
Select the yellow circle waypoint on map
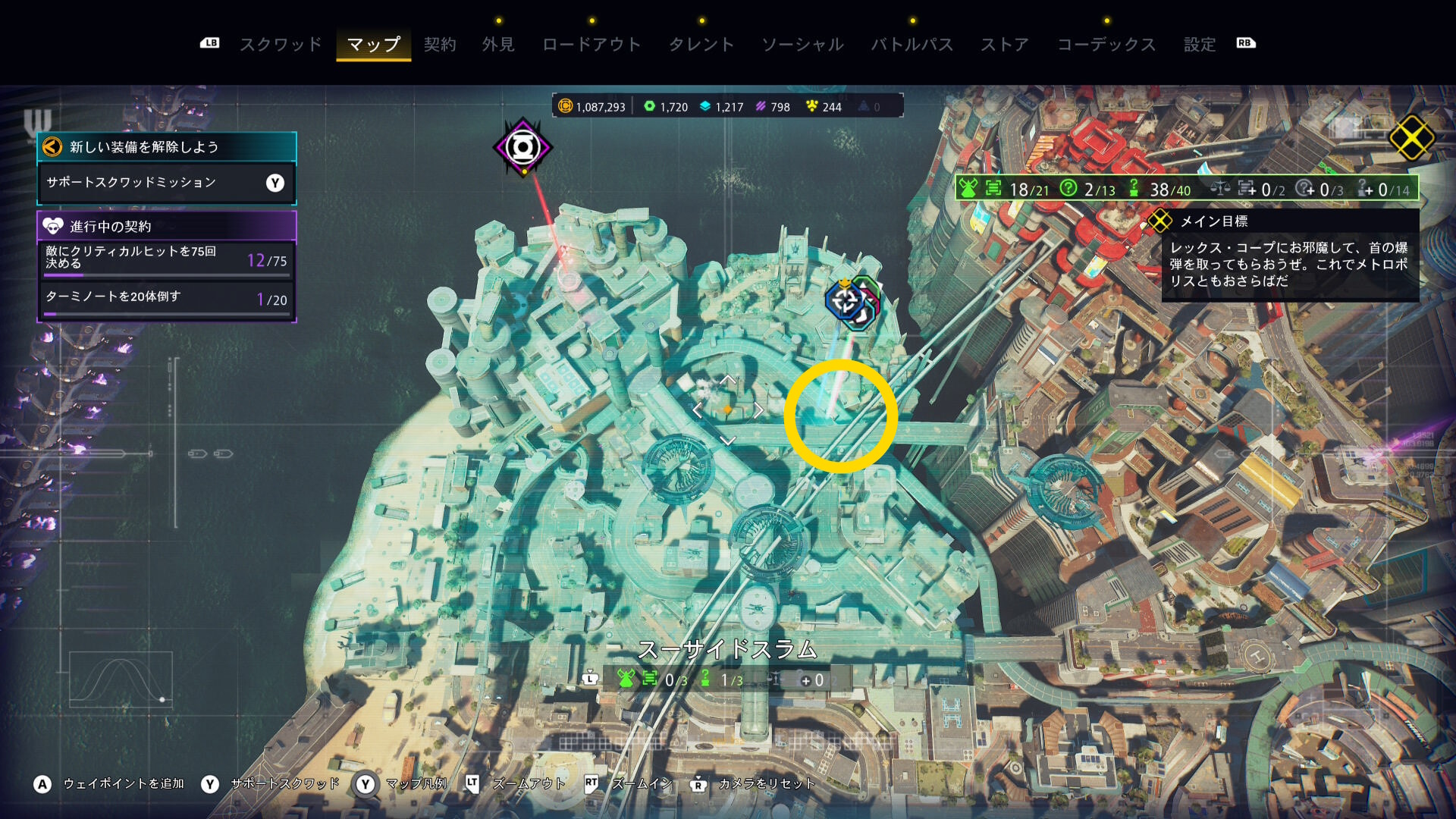840,416
